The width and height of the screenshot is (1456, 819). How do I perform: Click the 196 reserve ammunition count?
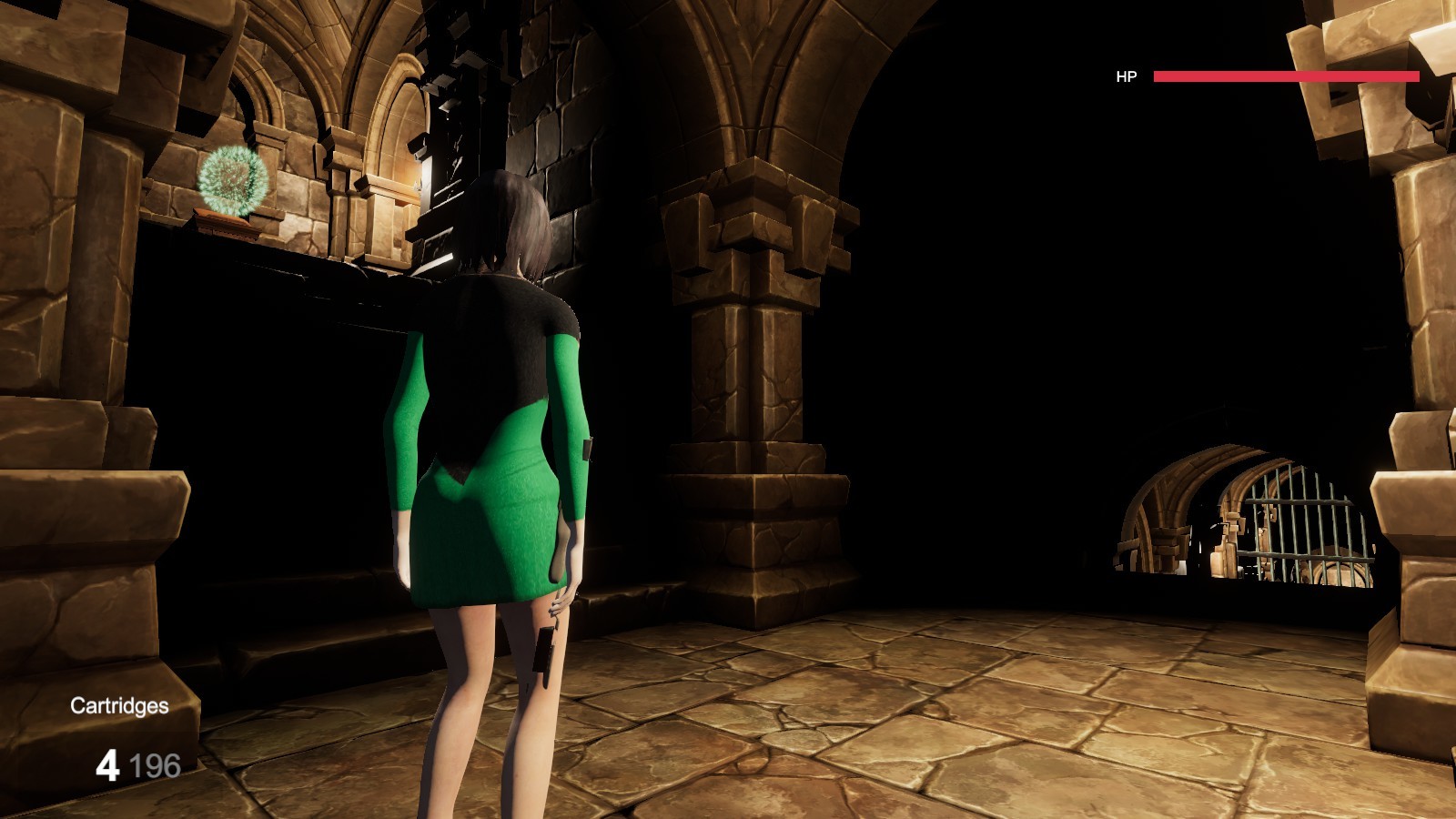point(157,764)
